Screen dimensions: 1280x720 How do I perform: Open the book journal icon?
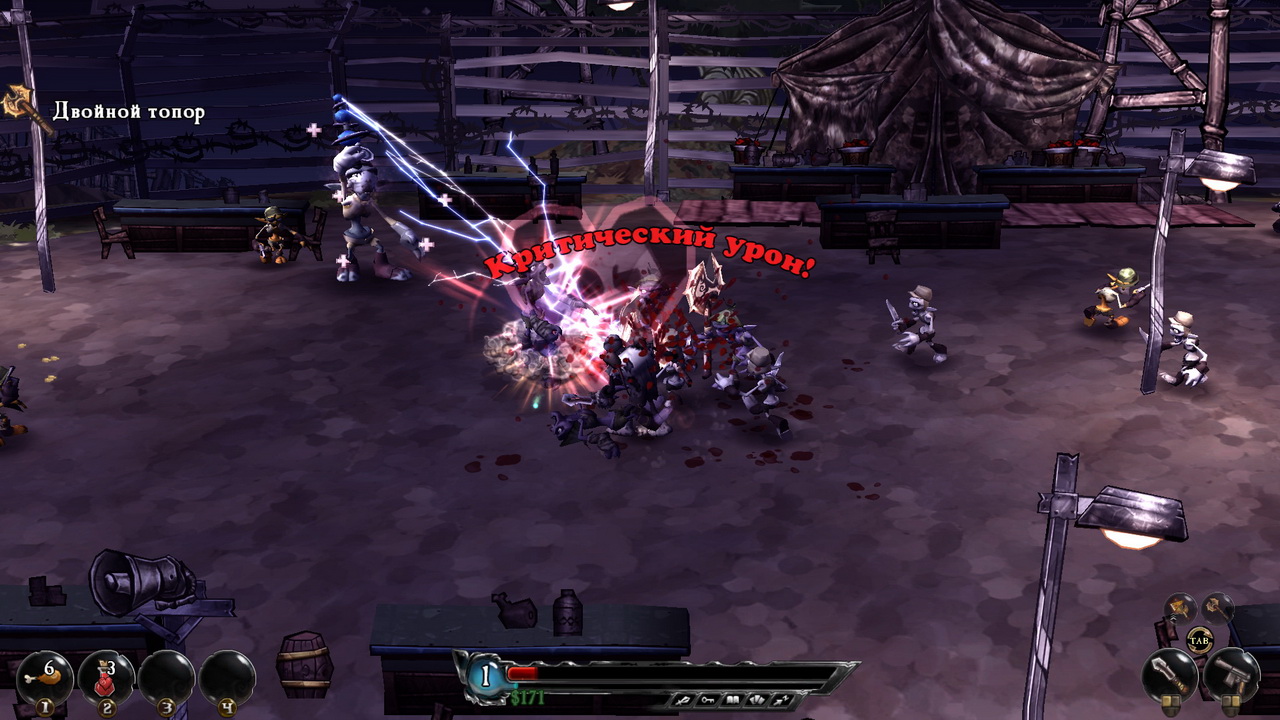pos(732,699)
